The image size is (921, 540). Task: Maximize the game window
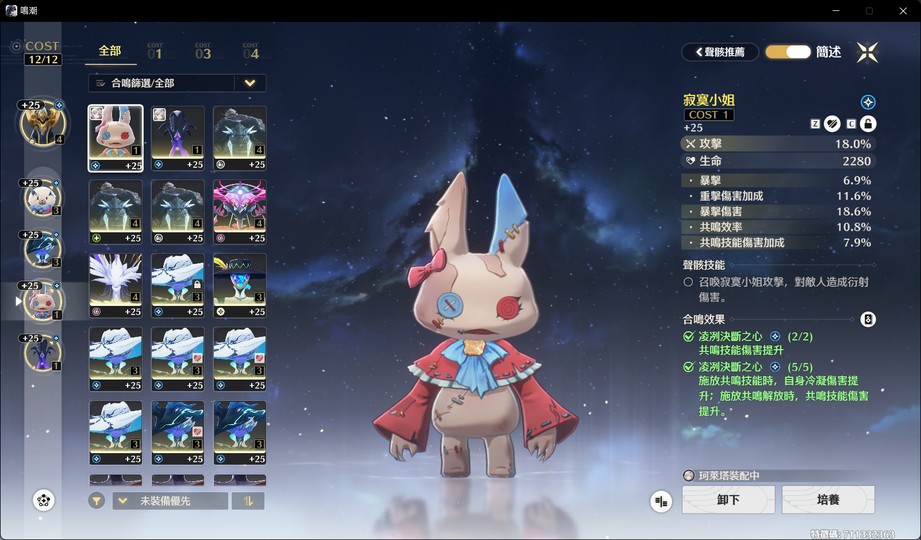click(x=869, y=10)
